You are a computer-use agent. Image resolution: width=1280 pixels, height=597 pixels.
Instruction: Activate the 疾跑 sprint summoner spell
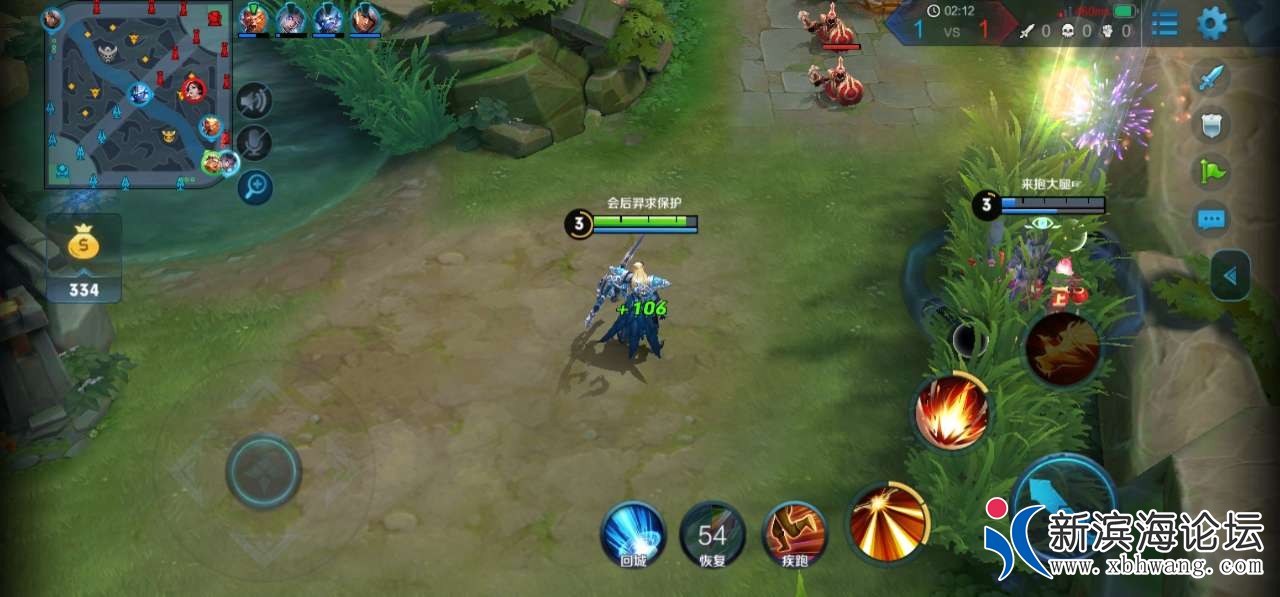point(795,534)
